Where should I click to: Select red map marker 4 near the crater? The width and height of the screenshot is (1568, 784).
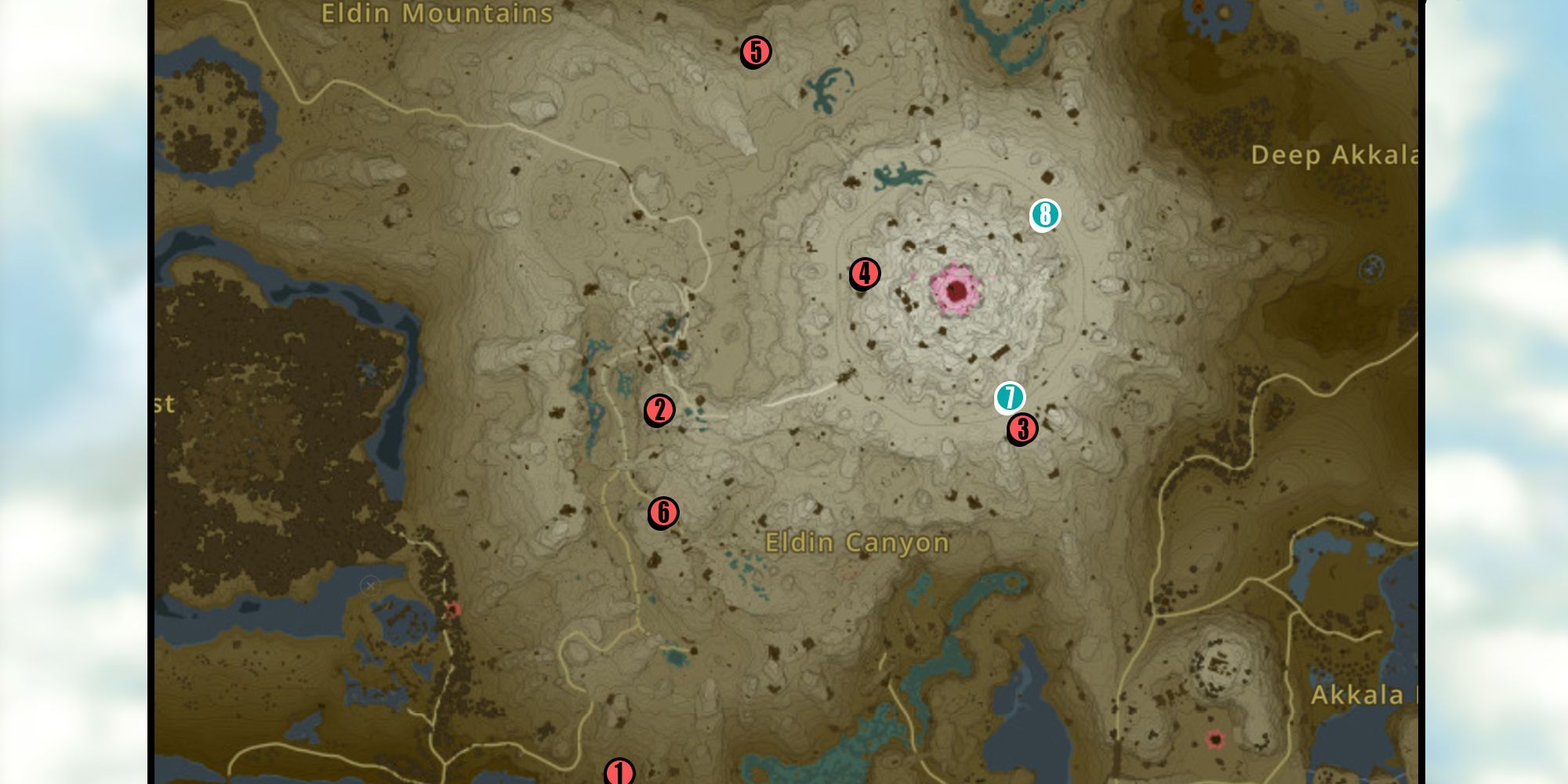(x=864, y=274)
